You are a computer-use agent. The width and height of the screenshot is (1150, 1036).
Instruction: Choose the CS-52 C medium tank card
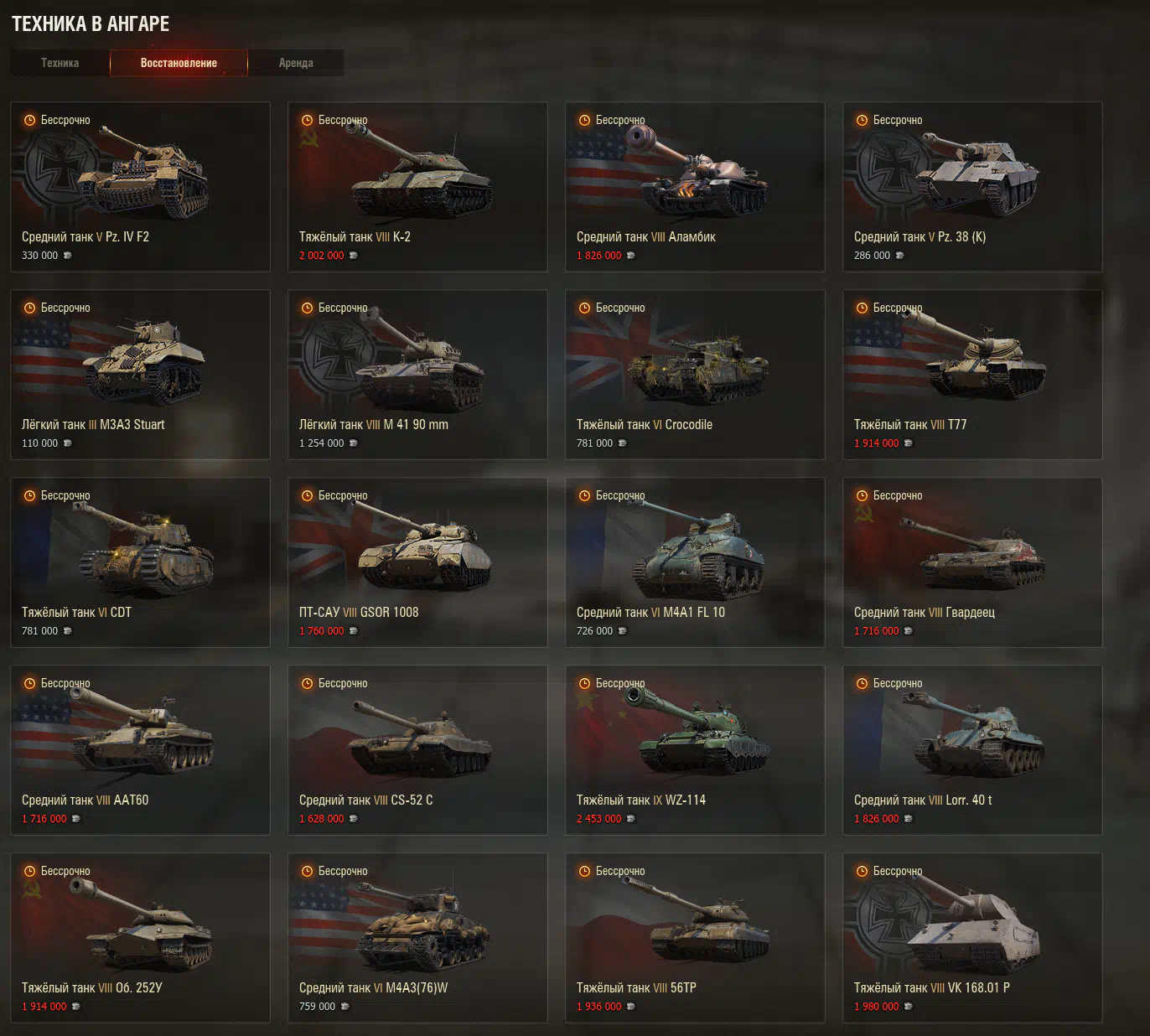pos(417,750)
